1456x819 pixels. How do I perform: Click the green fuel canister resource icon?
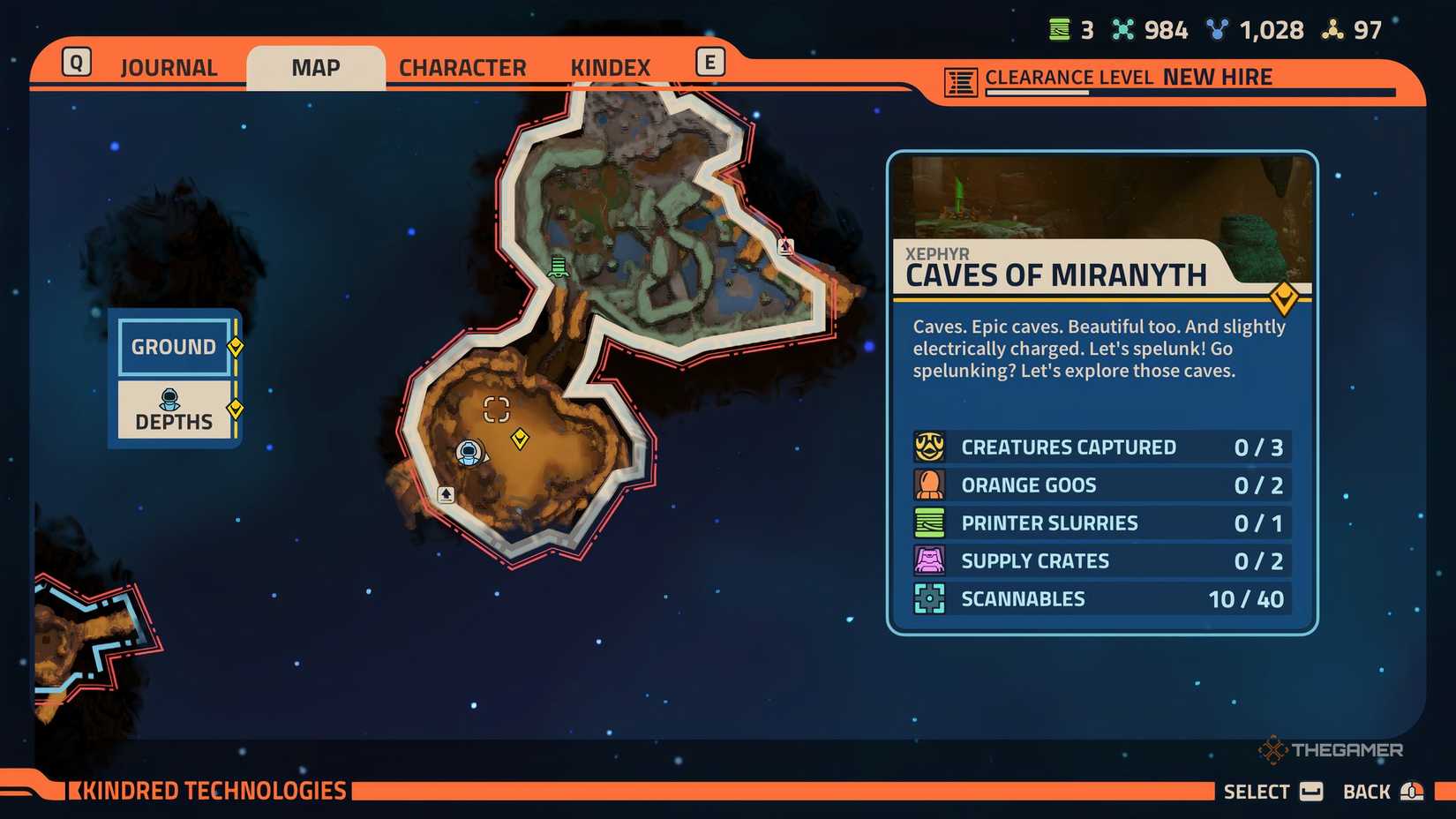coord(1058,29)
